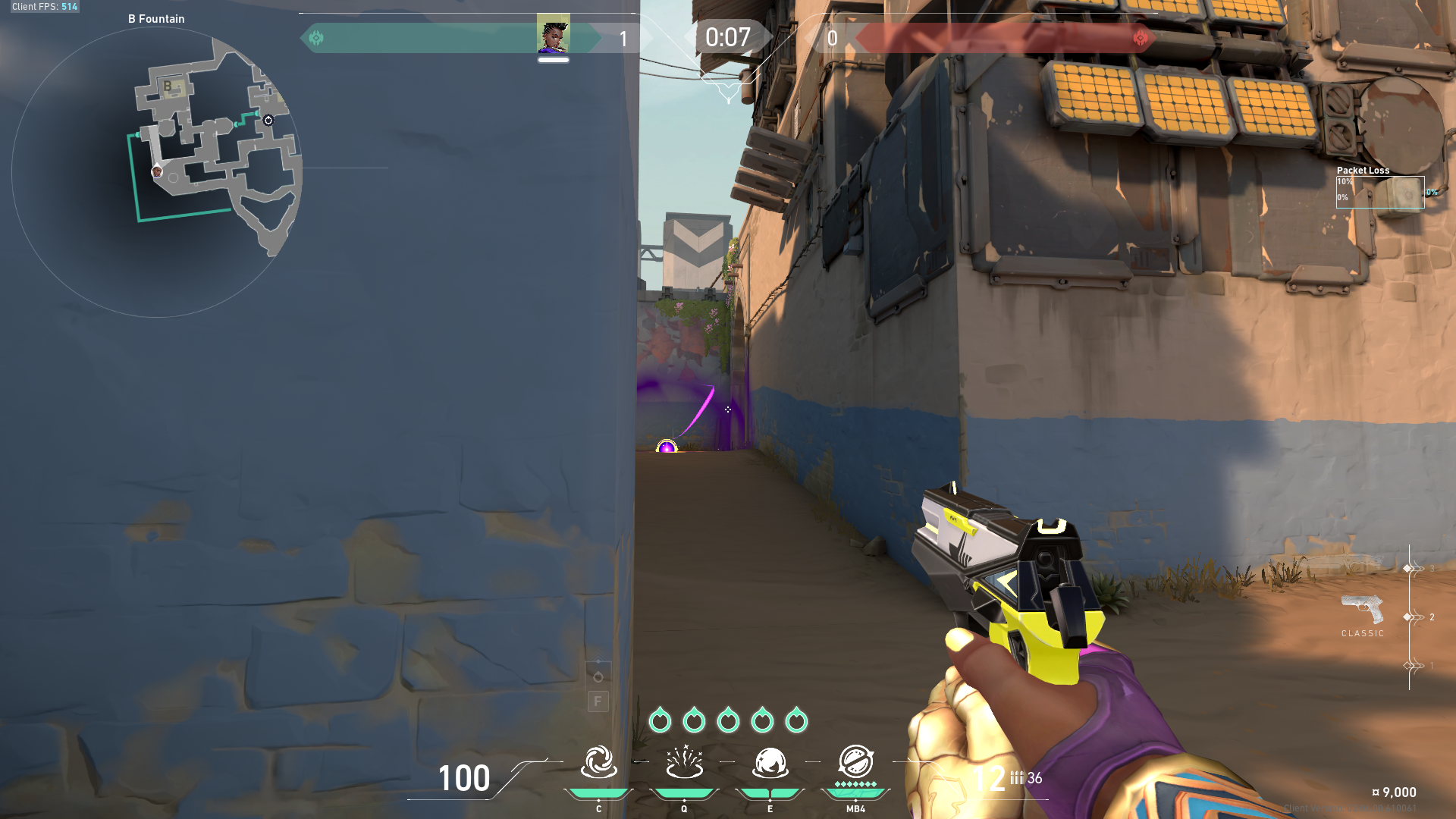This screenshot has height=819, width=1456.
Task: Toggle the fifth ultimate point orb
Action: pos(797,720)
